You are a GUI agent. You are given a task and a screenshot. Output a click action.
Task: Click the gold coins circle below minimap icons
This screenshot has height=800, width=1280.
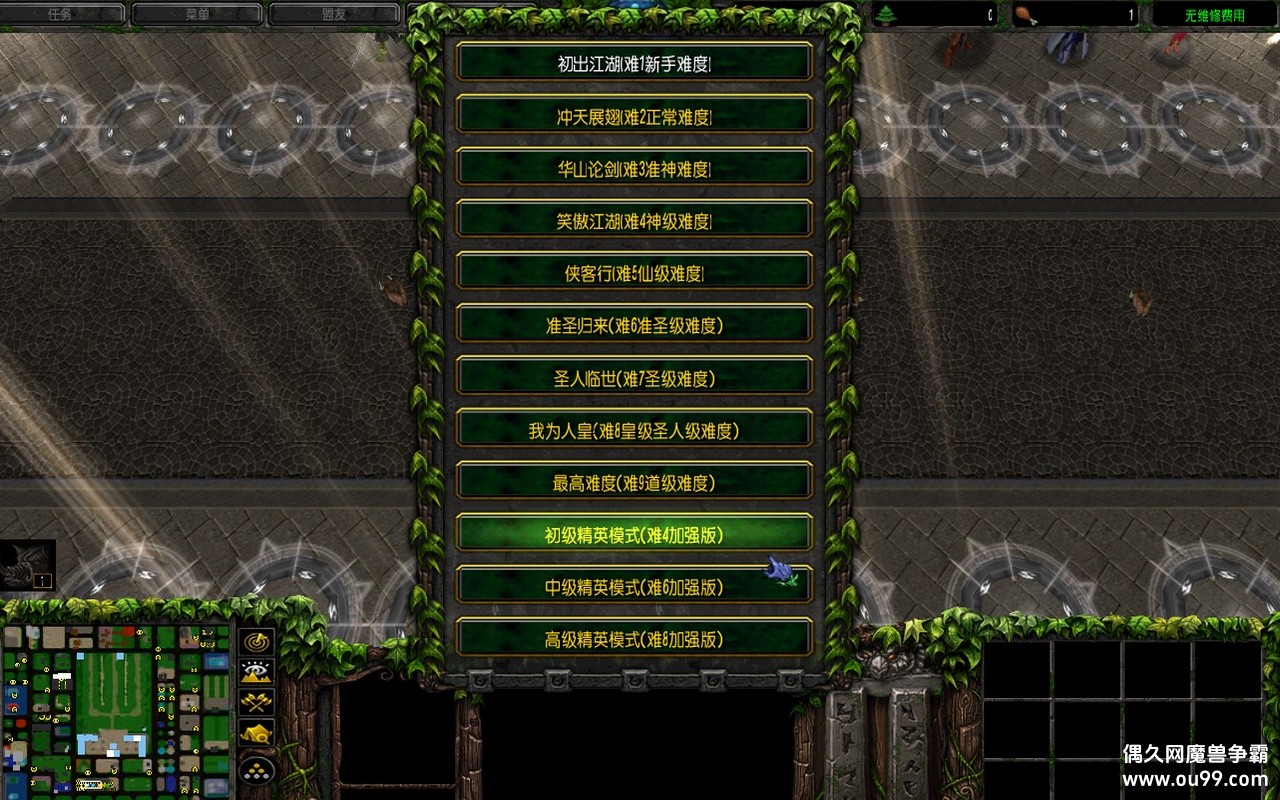click(x=256, y=770)
